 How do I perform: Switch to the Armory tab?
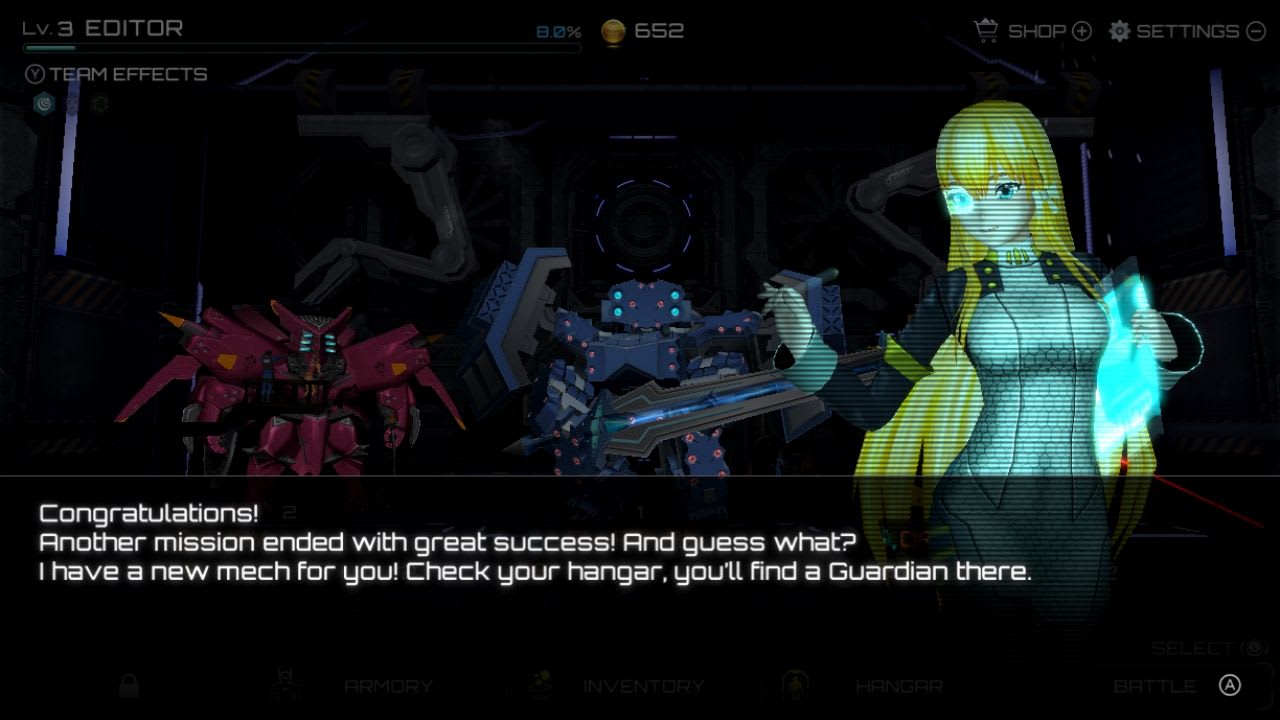[x=386, y=686]
